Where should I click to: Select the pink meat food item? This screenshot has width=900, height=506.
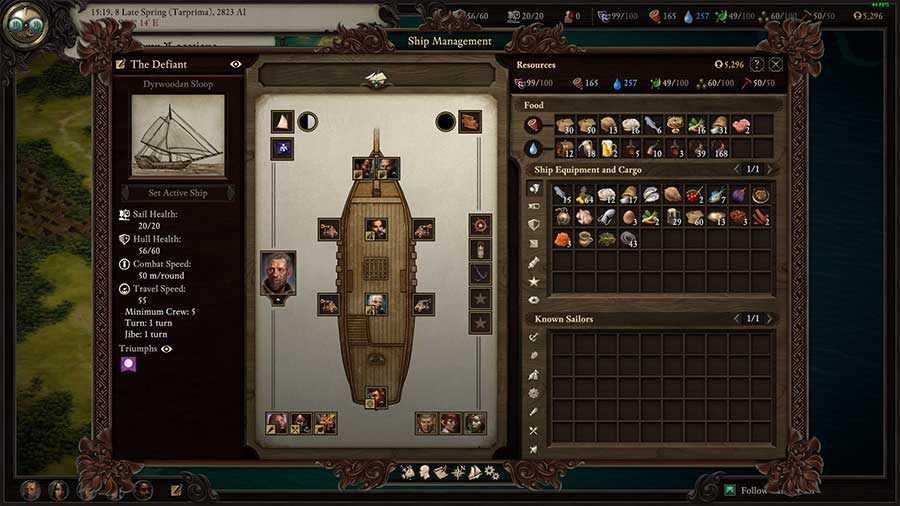tap(740, 125)
